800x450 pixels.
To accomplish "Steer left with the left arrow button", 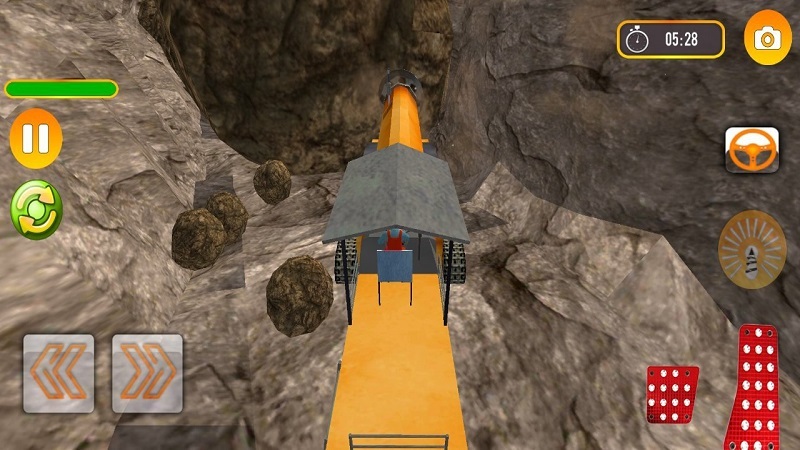I will [59, 373].
